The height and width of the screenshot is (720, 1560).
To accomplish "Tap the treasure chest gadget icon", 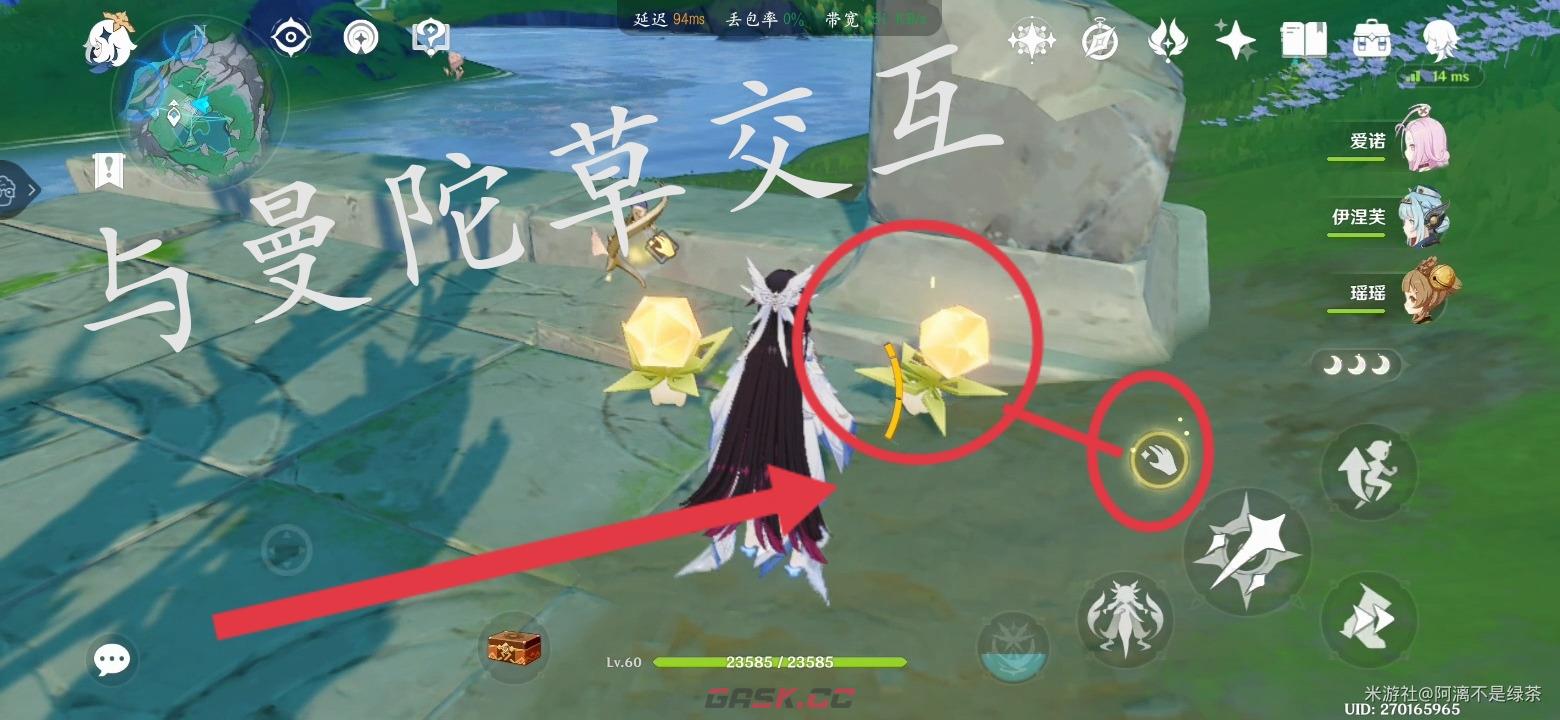I will pyautogui.click(x=515, y=648).
